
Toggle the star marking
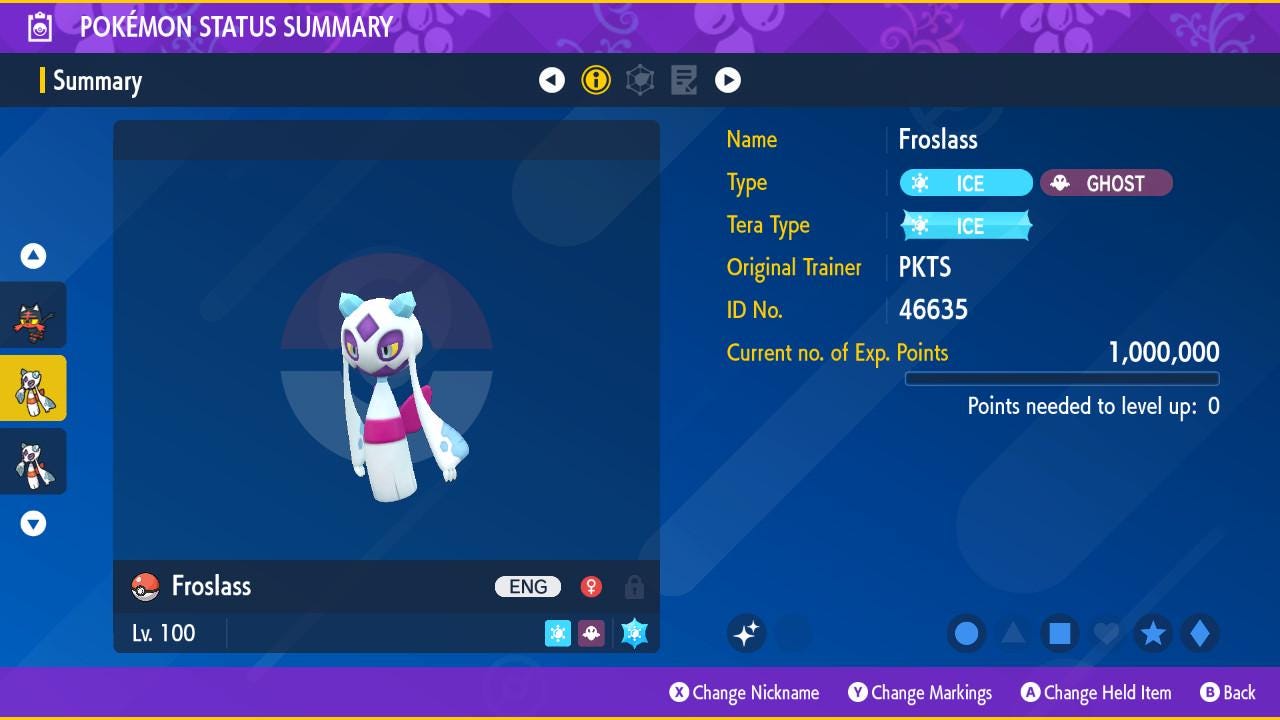click(1153, 633)
